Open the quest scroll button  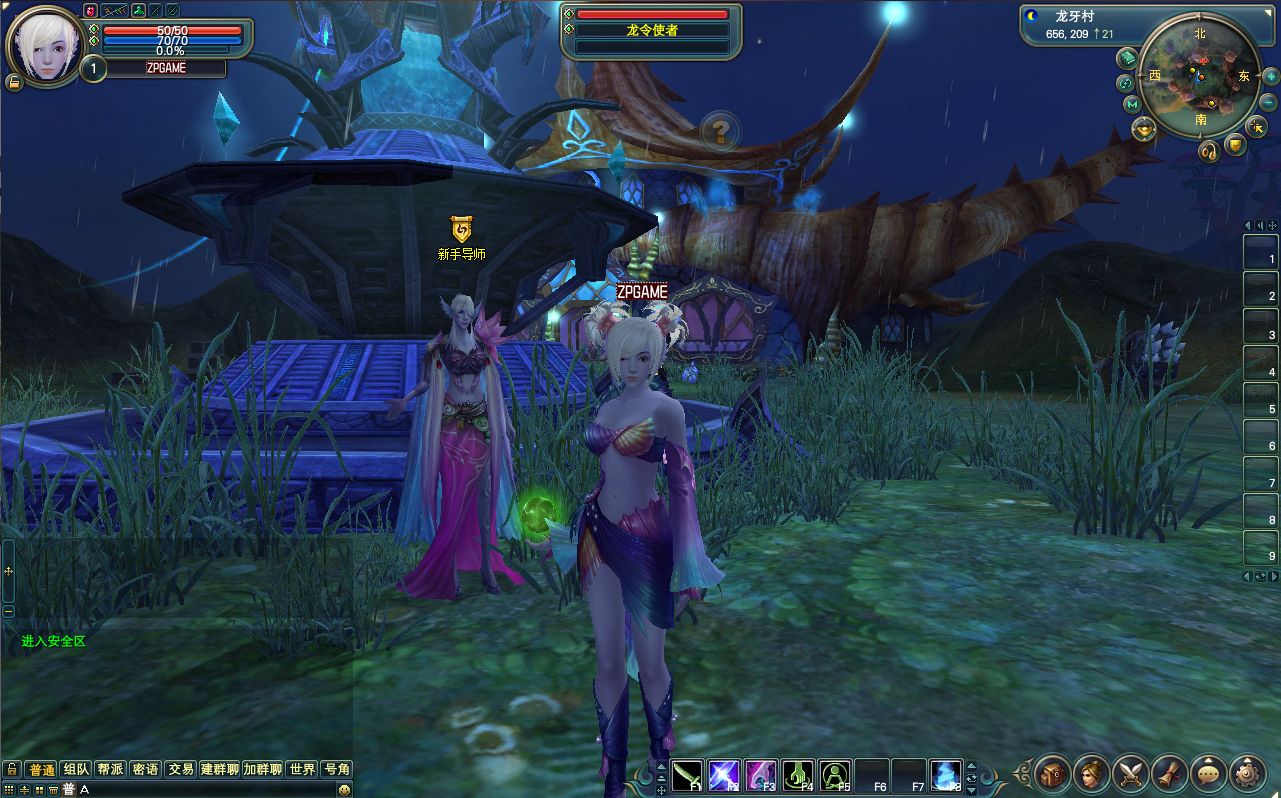pyautogui.click(x=1170, y=773)
